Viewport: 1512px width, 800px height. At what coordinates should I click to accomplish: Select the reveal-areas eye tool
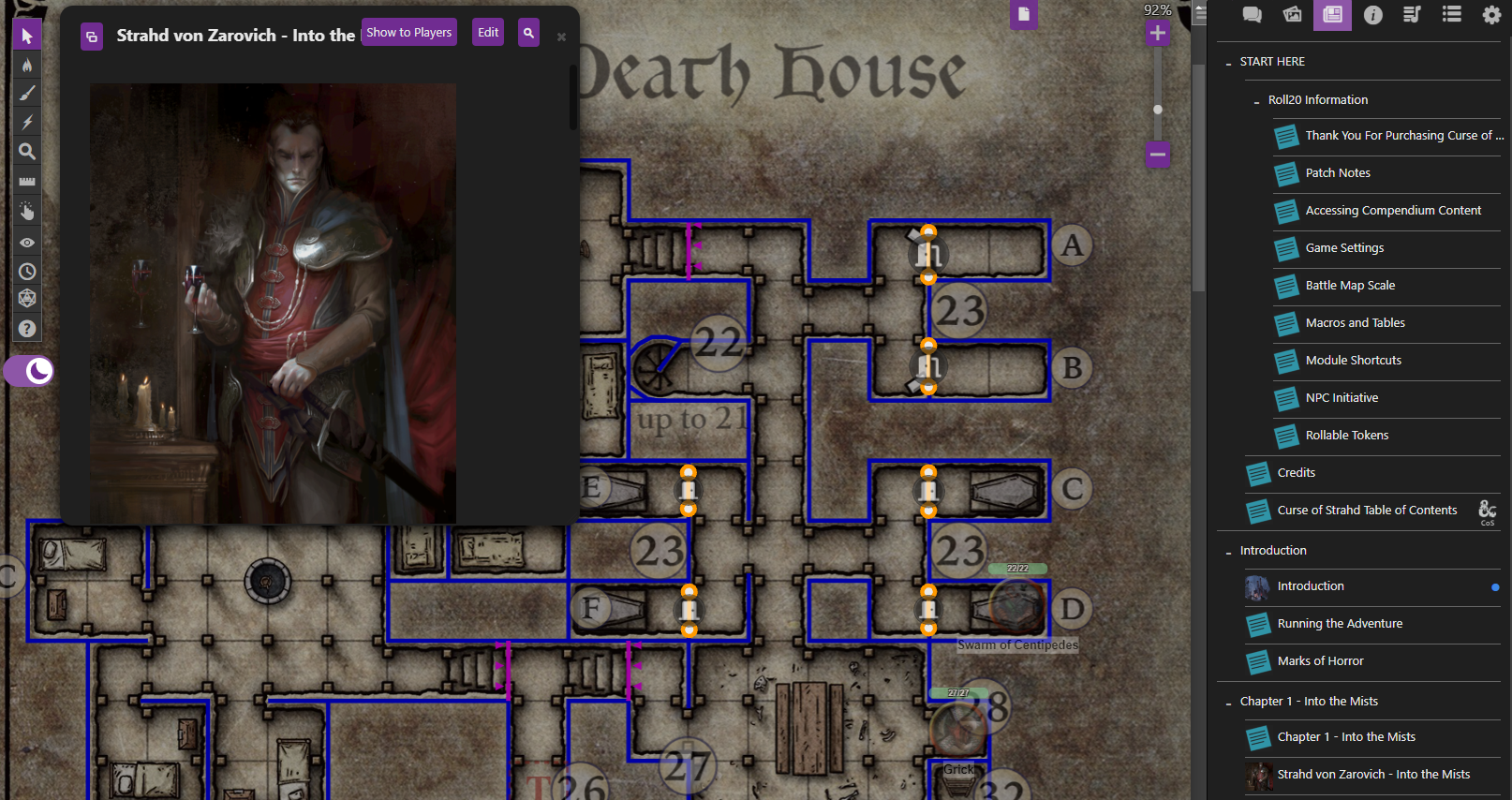[x=26, y=242]
